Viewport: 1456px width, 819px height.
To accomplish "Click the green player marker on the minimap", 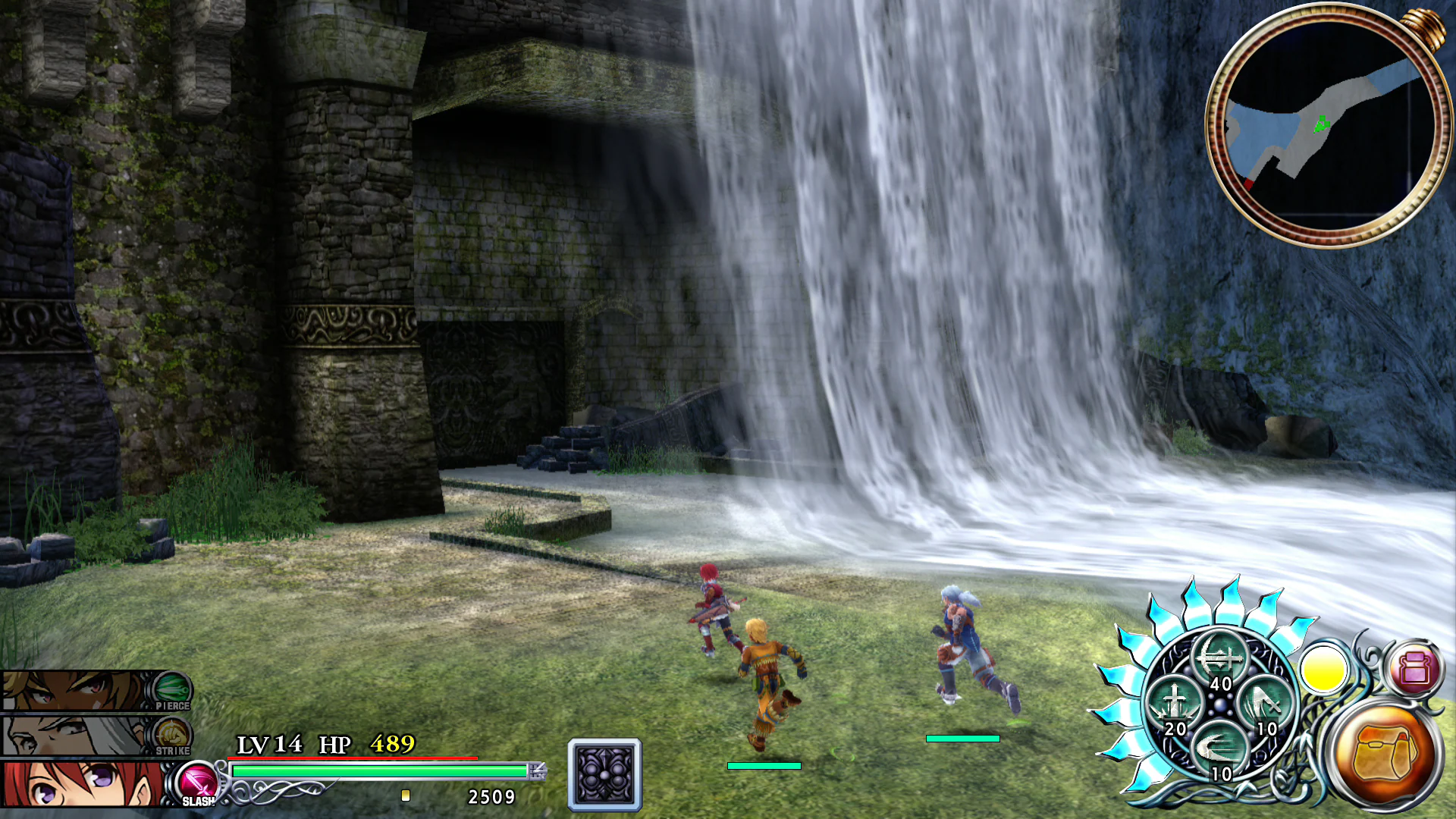I will 1323,121.
